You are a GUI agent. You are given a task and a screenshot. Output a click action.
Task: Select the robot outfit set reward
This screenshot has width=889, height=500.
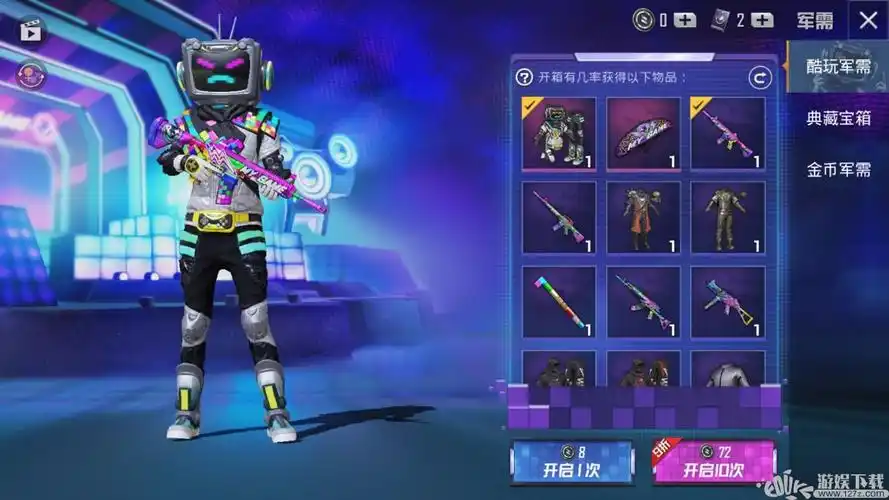pyautogui.click(x=558, y=134)
